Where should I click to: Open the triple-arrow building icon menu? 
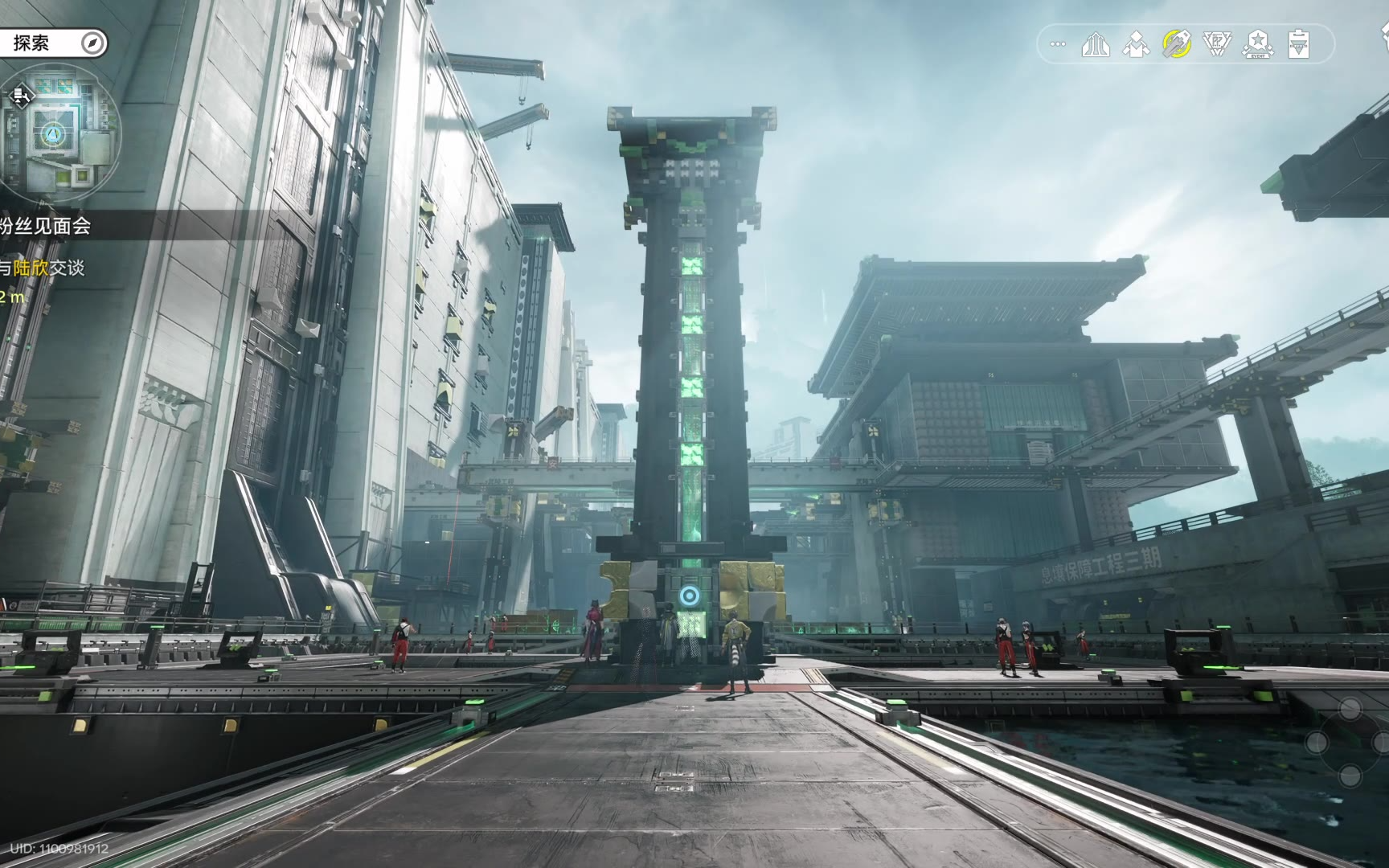click(1096, 44)
